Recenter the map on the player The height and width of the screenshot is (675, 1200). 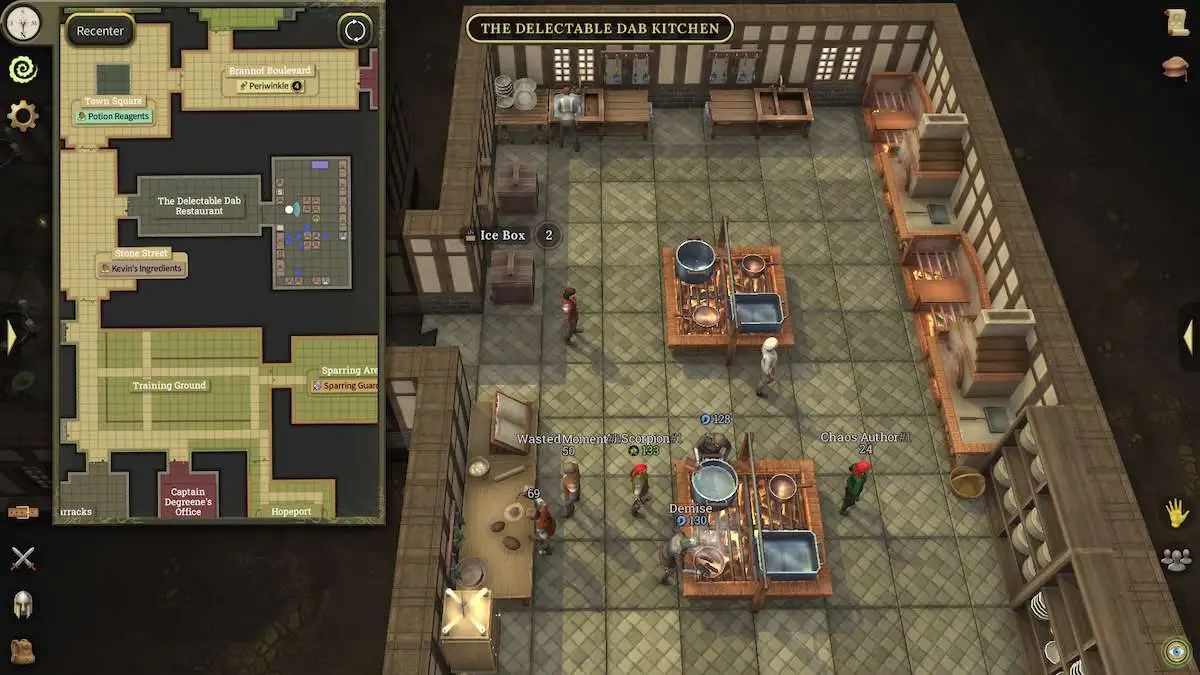[100, 30]
